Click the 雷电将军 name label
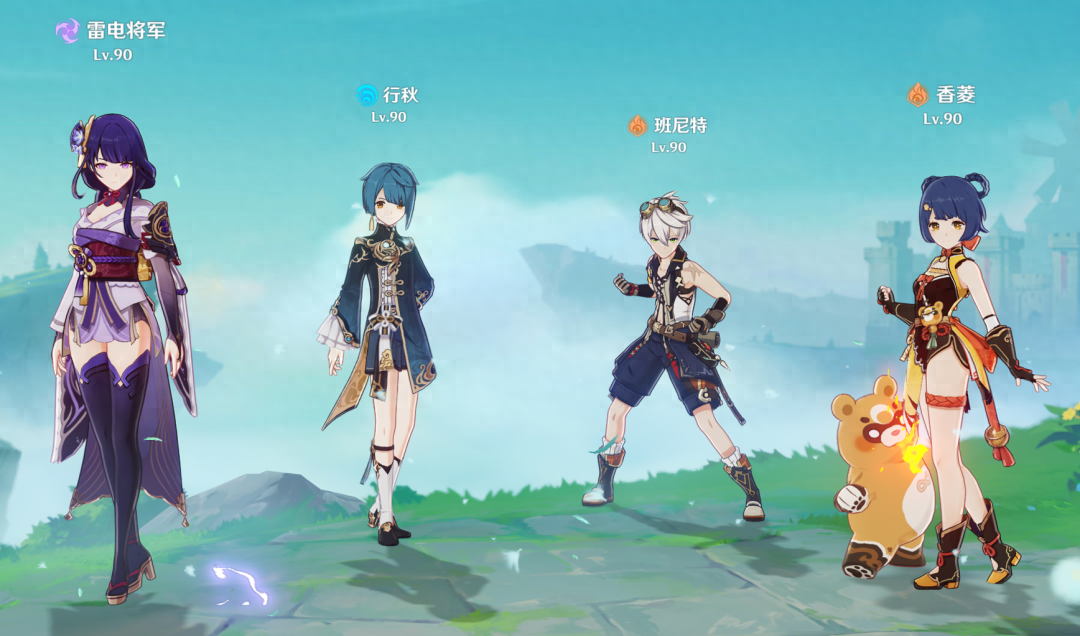The height and width of the screenshot is (636, 1080). coord(125,31)
